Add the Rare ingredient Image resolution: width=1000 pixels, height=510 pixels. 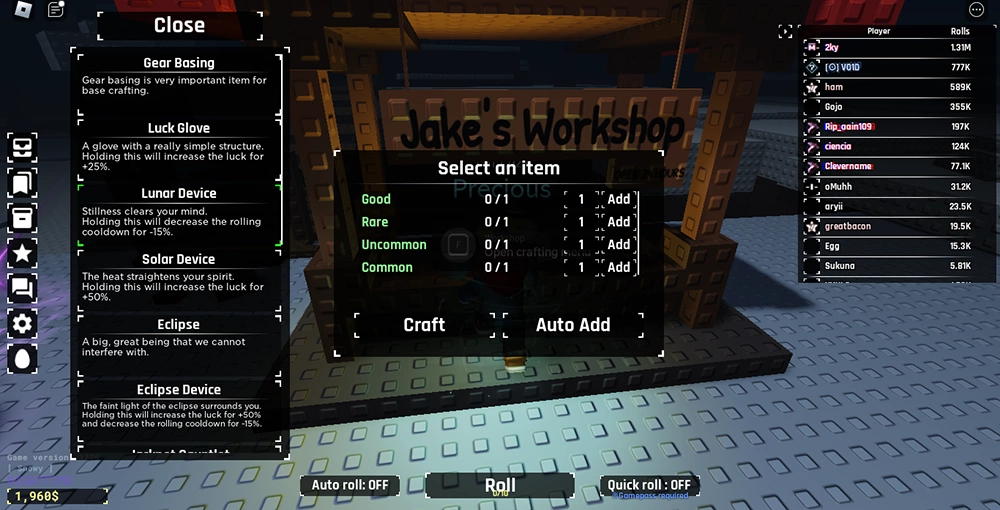click(619, 222)
